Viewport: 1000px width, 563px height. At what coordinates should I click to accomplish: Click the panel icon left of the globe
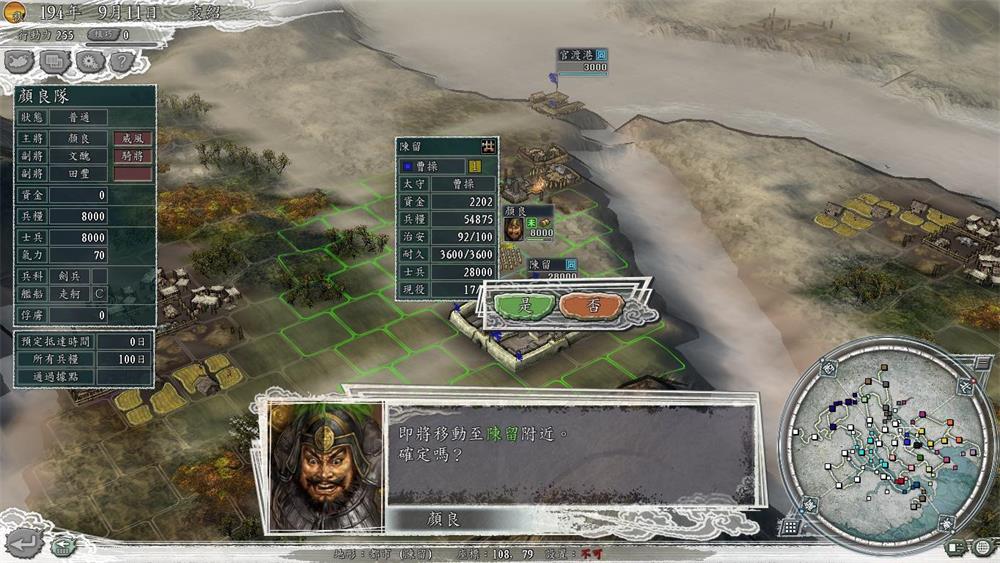955,546
